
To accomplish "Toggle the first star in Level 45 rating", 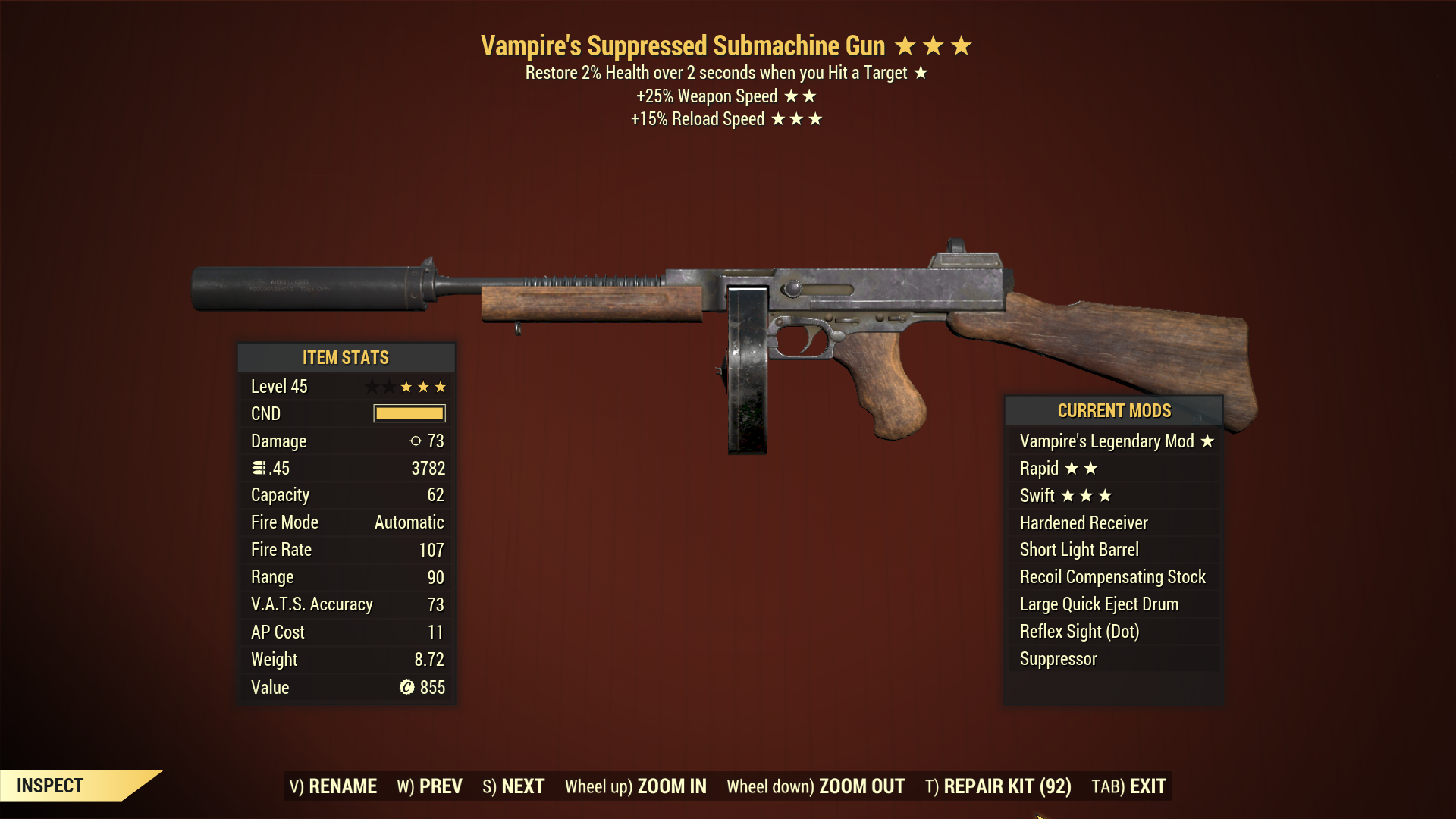I will pyautogui.click(x=373, y=386).
